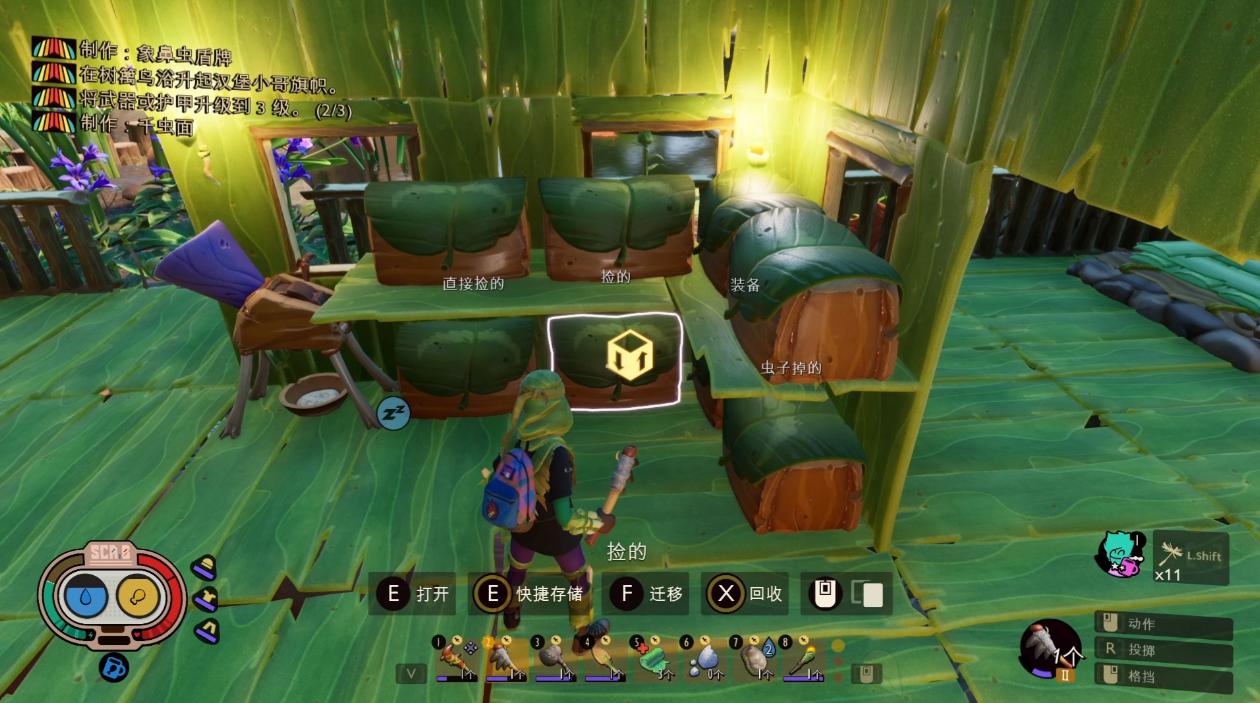Use the green bandage in slot 5
Viewport: 1260px width, 703px height.
point(654,660)
